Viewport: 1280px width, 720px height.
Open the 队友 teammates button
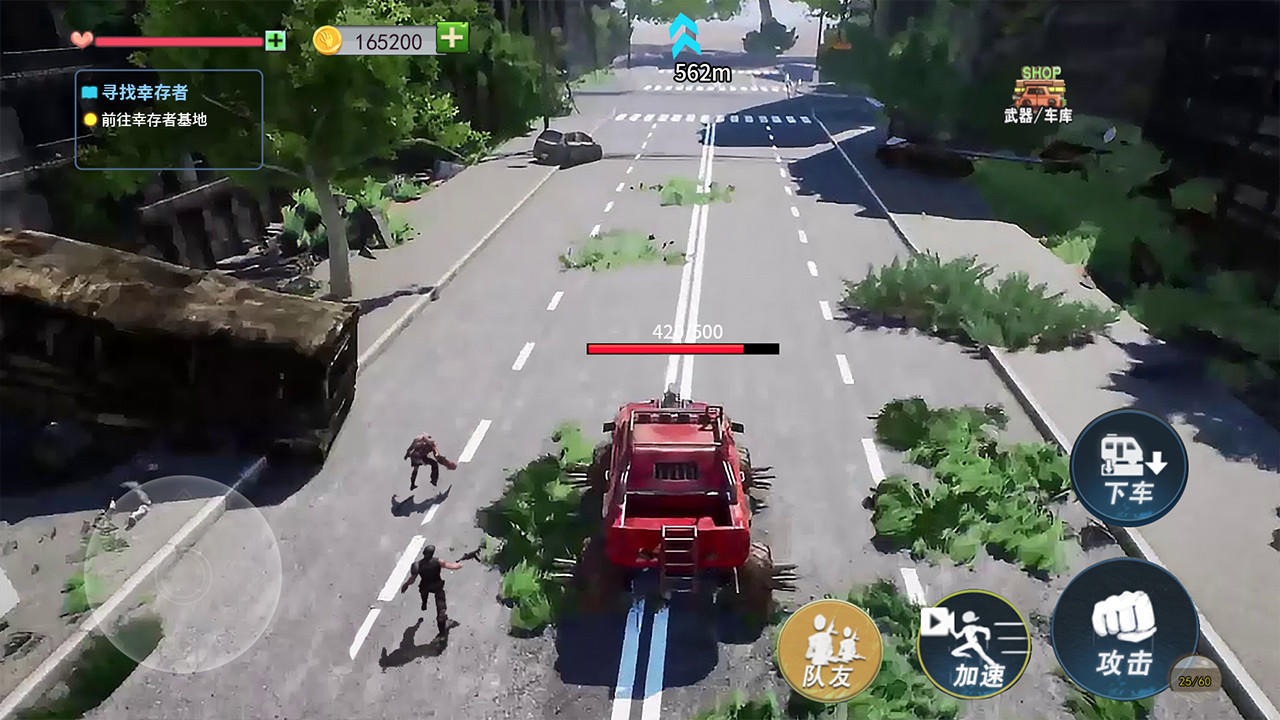click(829, 650)
